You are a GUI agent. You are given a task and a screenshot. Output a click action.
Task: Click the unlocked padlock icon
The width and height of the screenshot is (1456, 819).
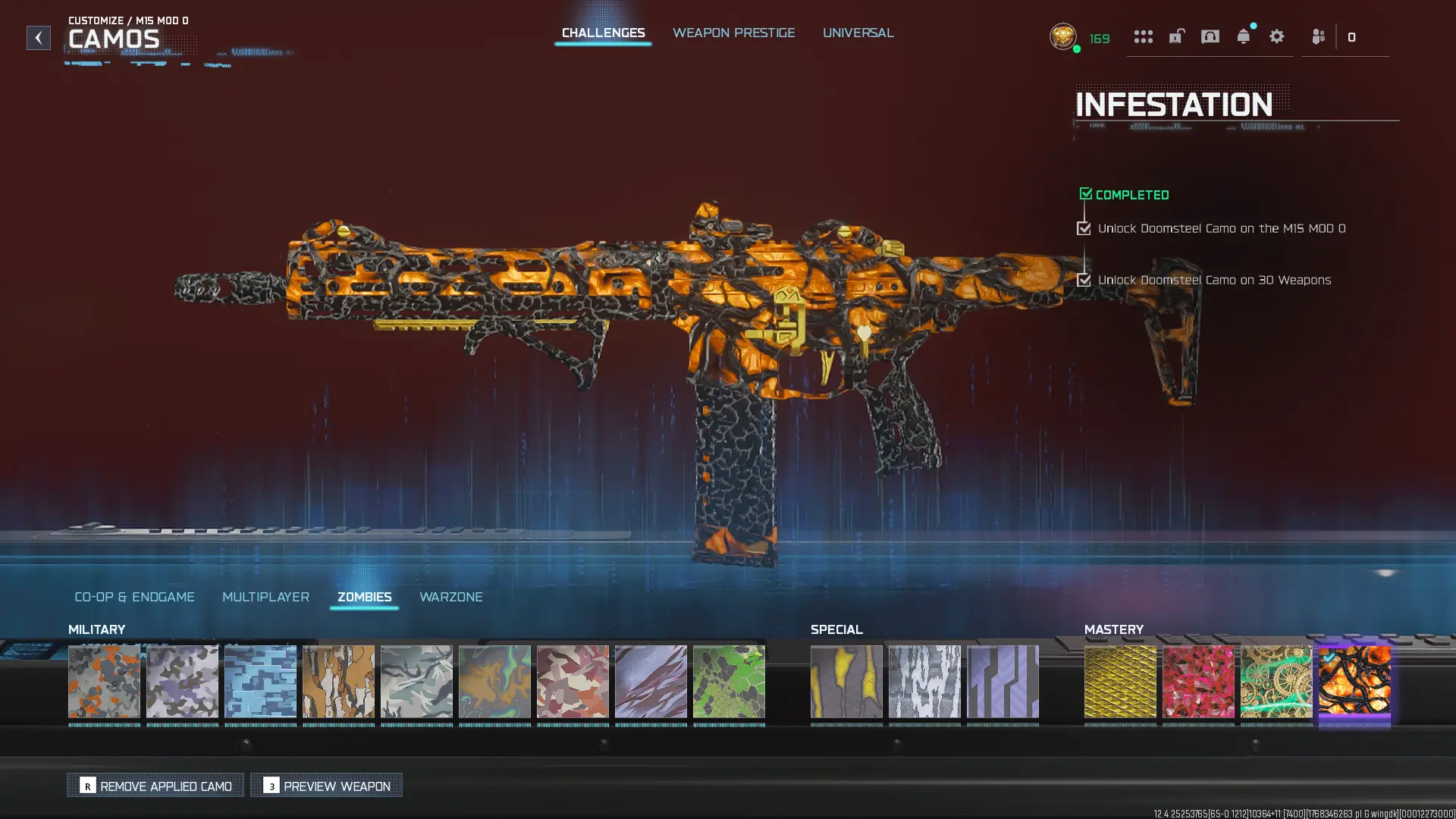click(1176, 36)
